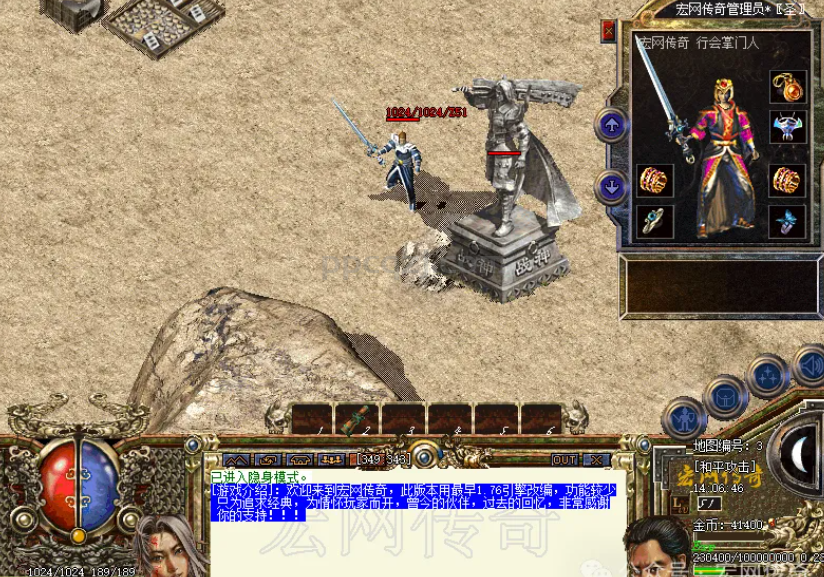Select the left silver ring slot
824x577 pixels.
click(655, 222)
